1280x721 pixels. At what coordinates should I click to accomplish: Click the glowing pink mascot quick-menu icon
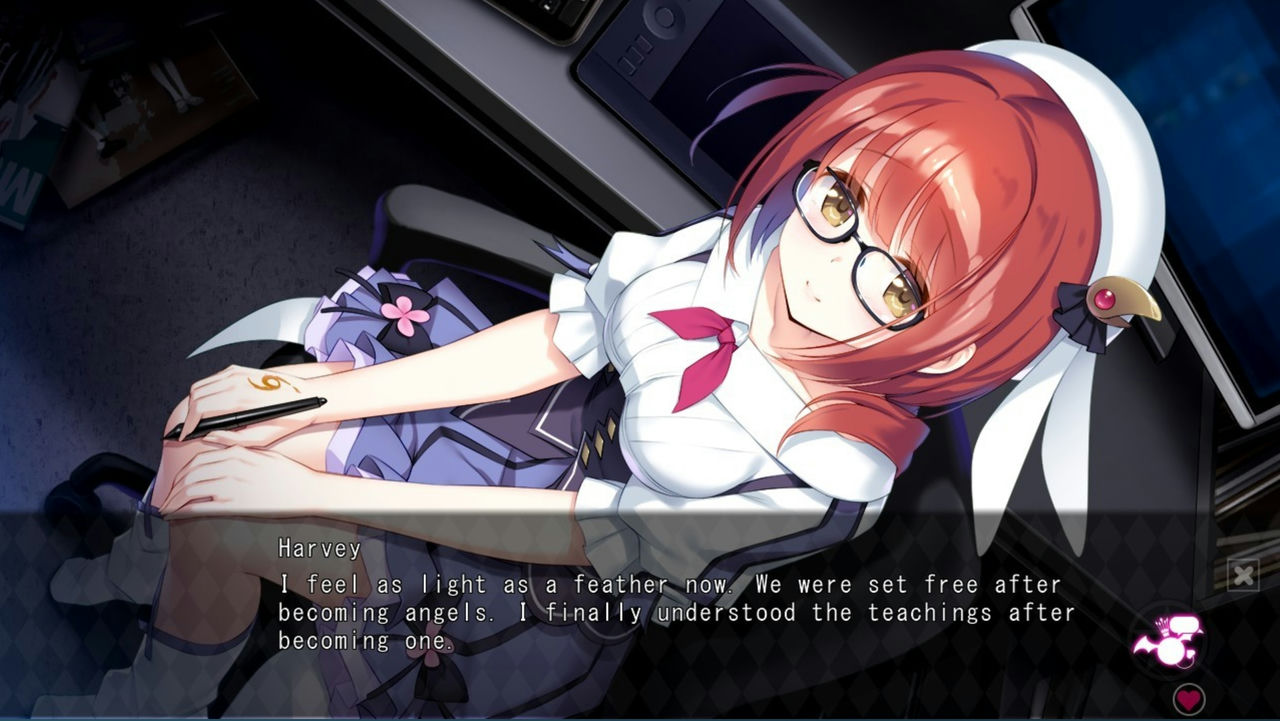pos(1171,648)
